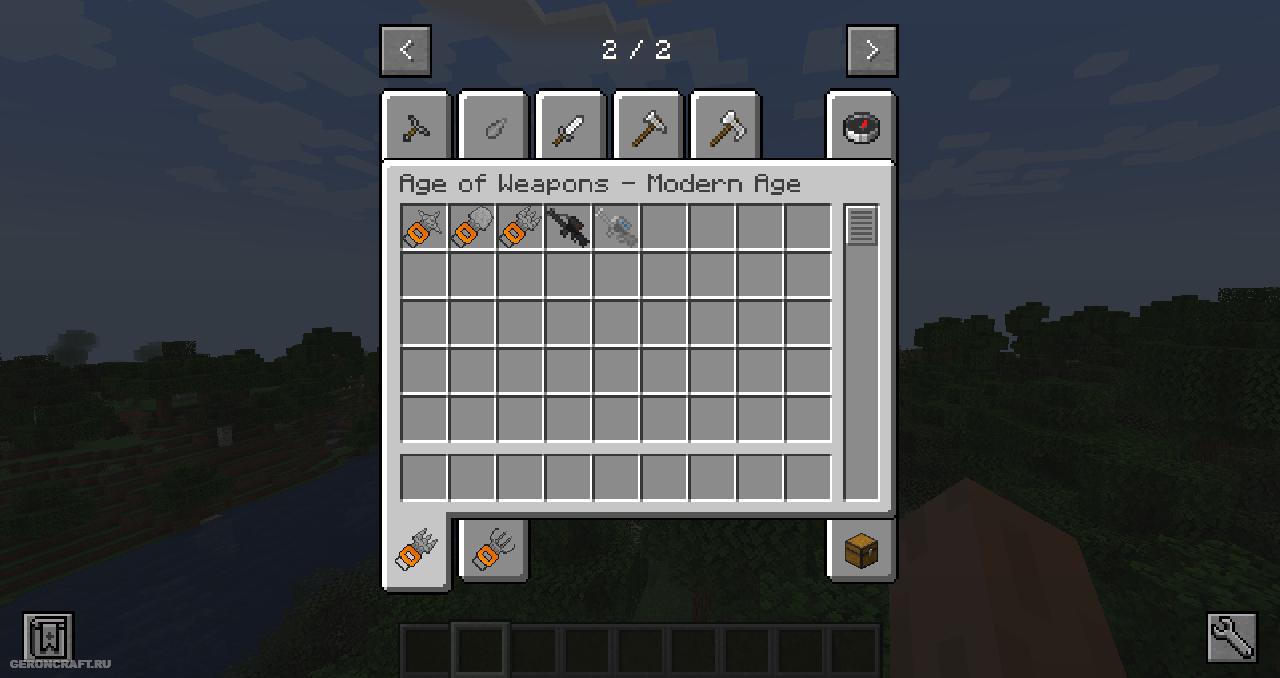Screen dimensions: 1280x678
Task: Open the chest survival inventory tab
Action: click(861, 550)
